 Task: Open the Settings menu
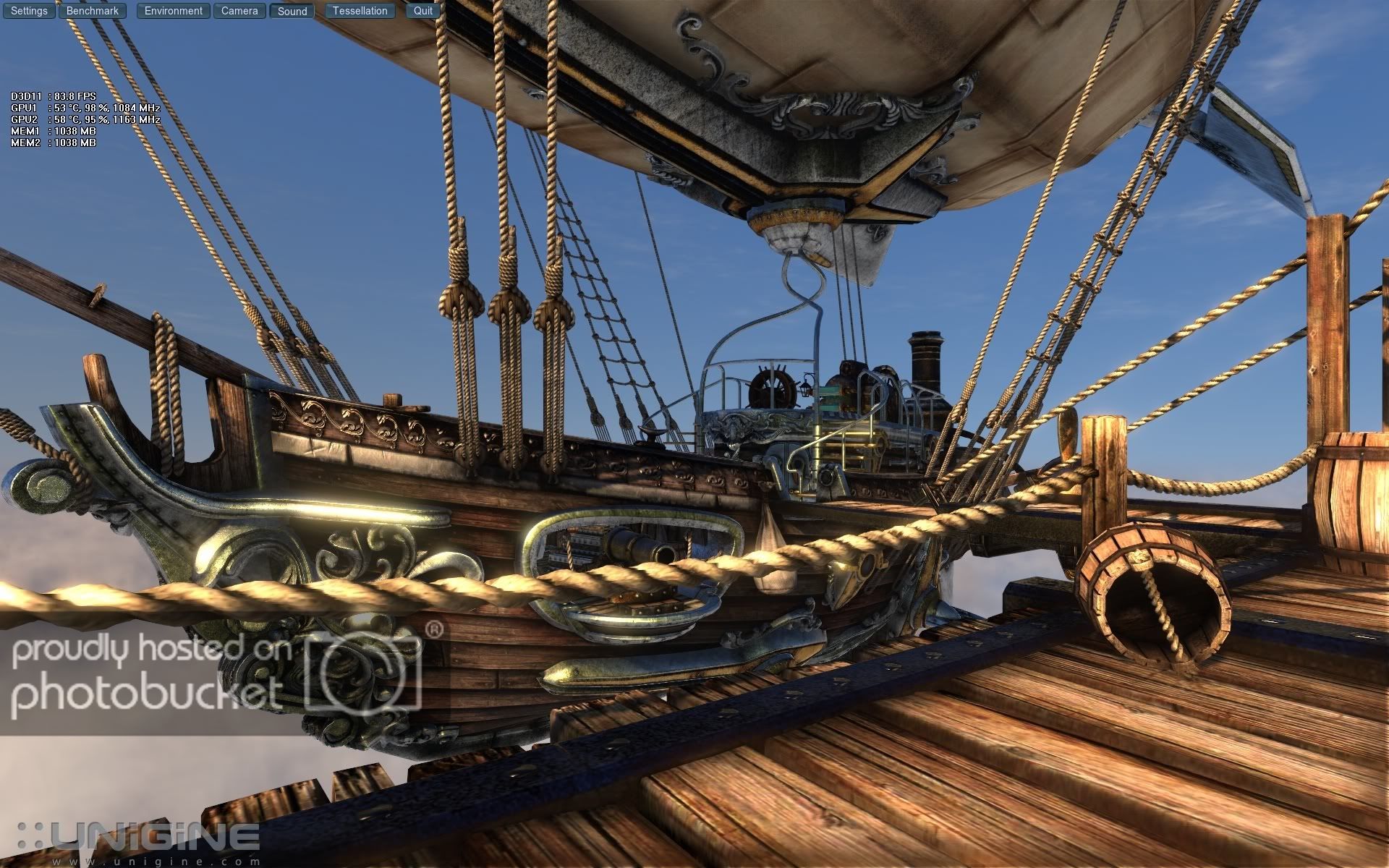tap(29, 11)
